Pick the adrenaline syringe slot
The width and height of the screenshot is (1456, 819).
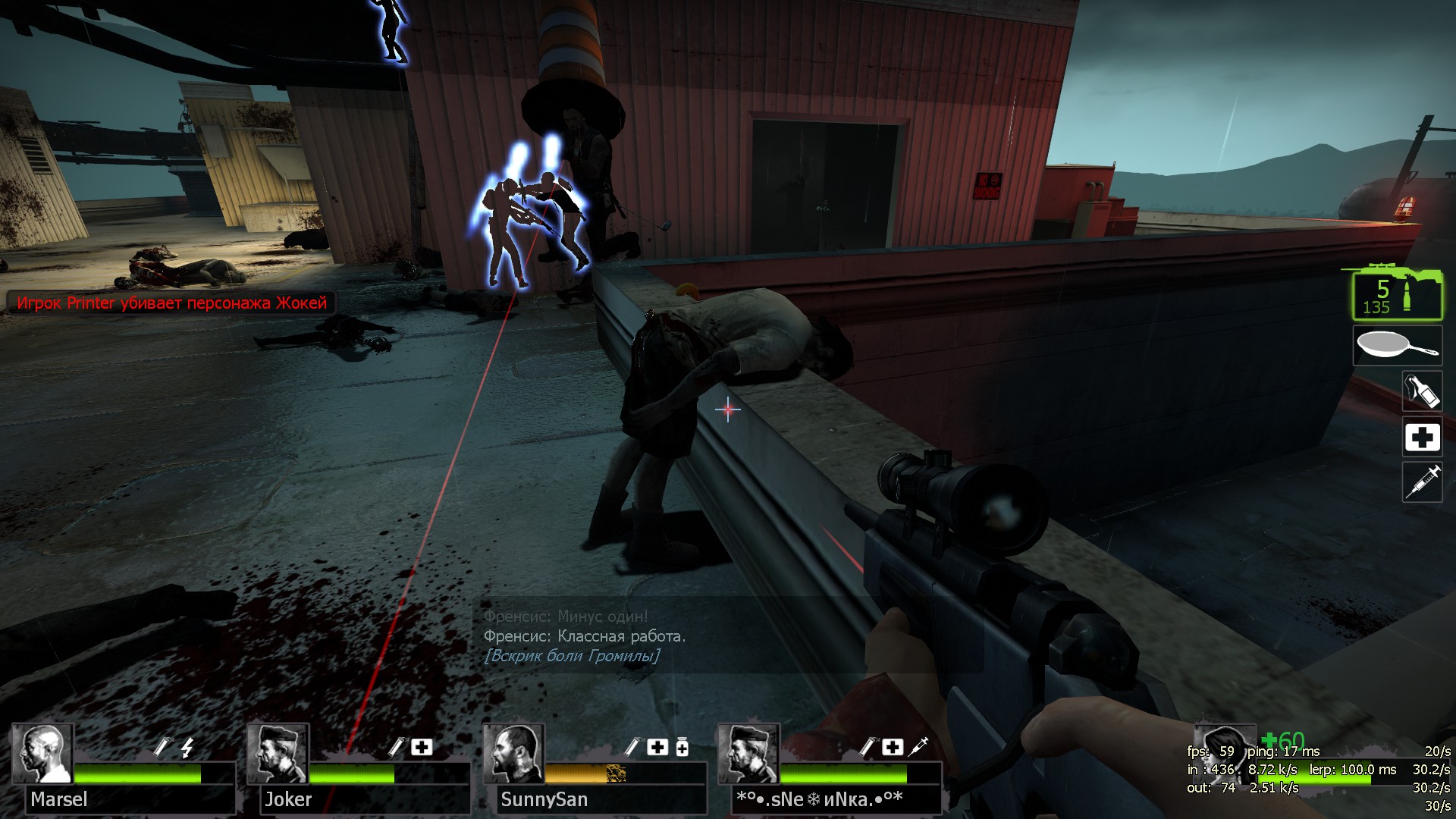point(1422,482)
